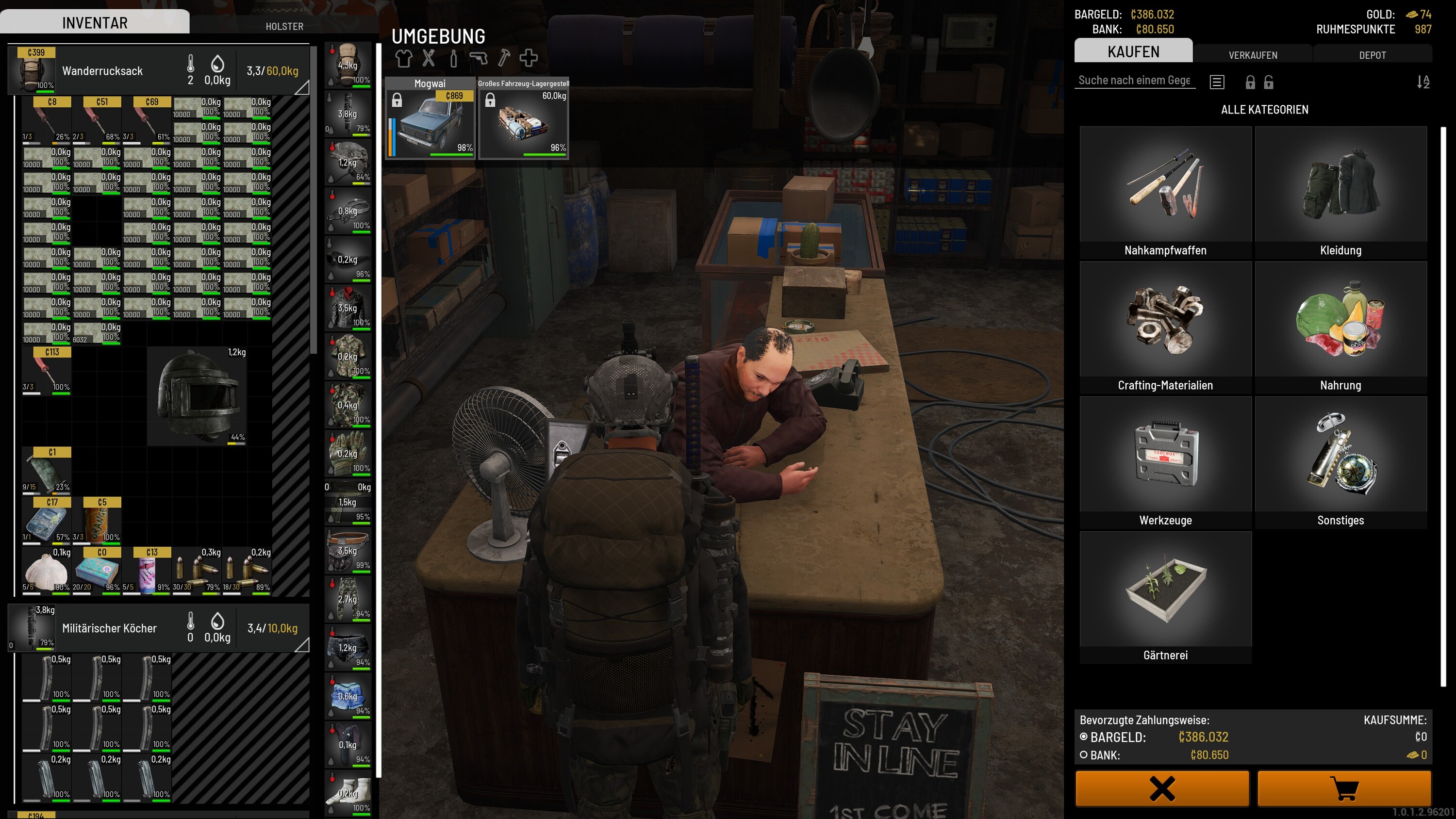Switch to the Verkaufen tab
This screenshot has width=1456, height=819.
point(1253,55)
